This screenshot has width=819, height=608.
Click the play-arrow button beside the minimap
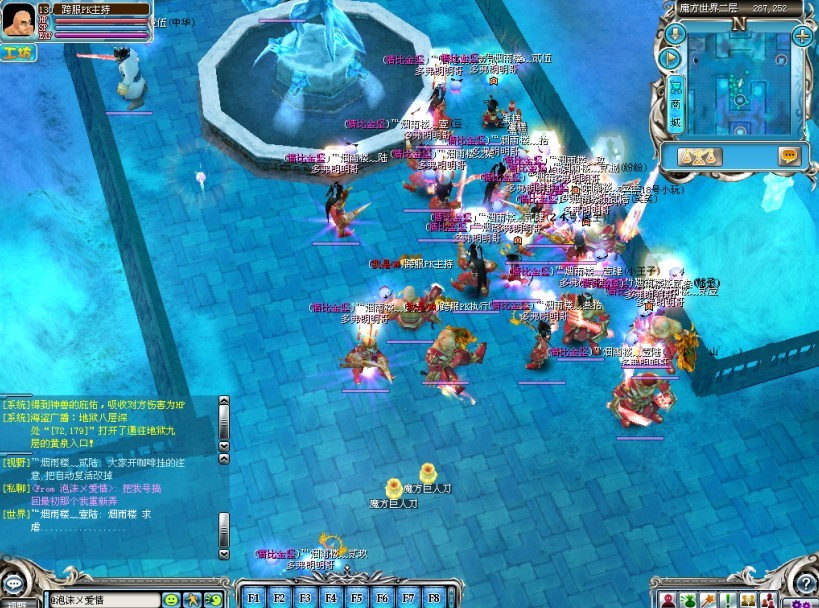click(x=675, y=59)
